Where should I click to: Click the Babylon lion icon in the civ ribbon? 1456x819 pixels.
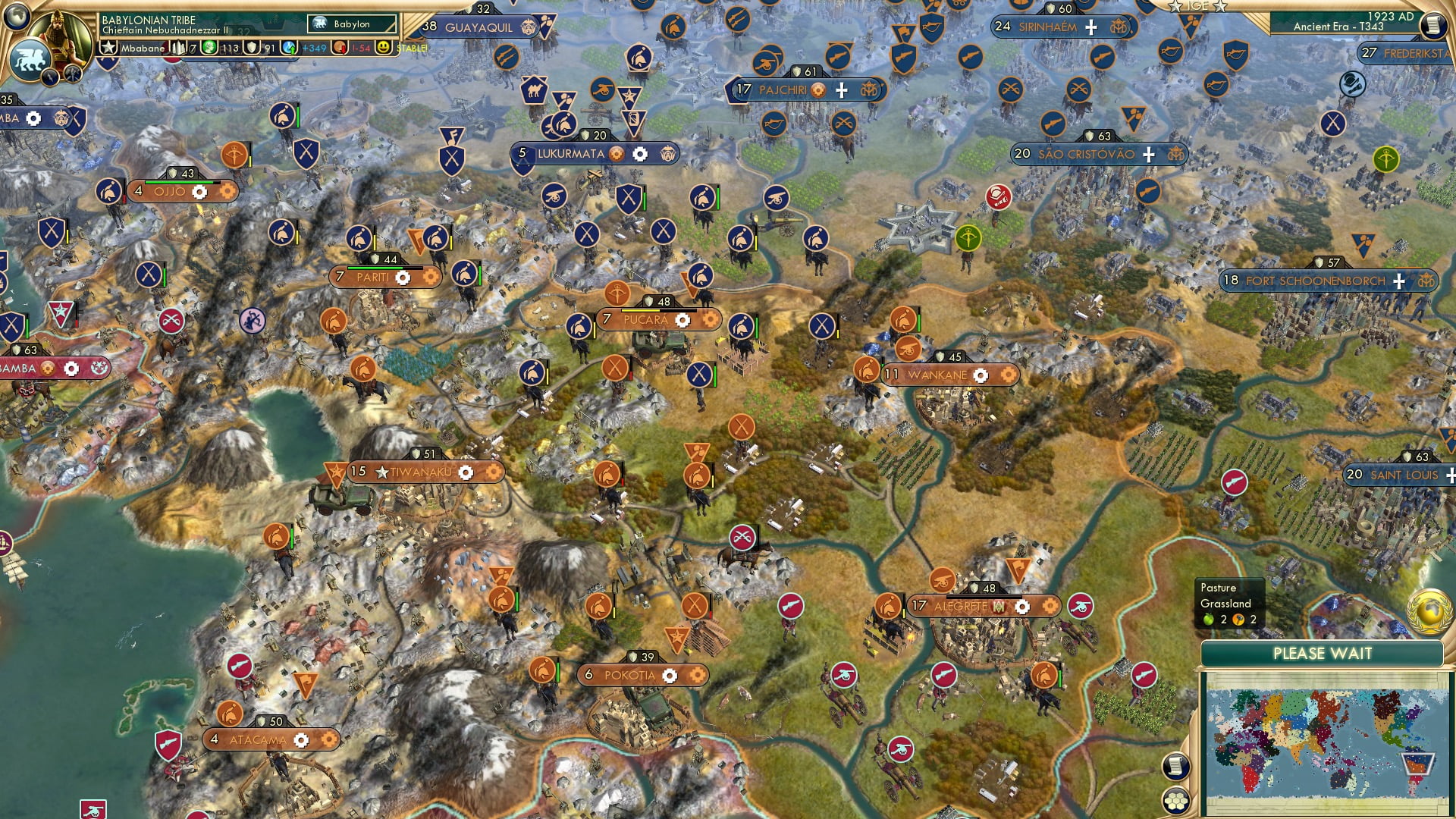tap(320, 23)
